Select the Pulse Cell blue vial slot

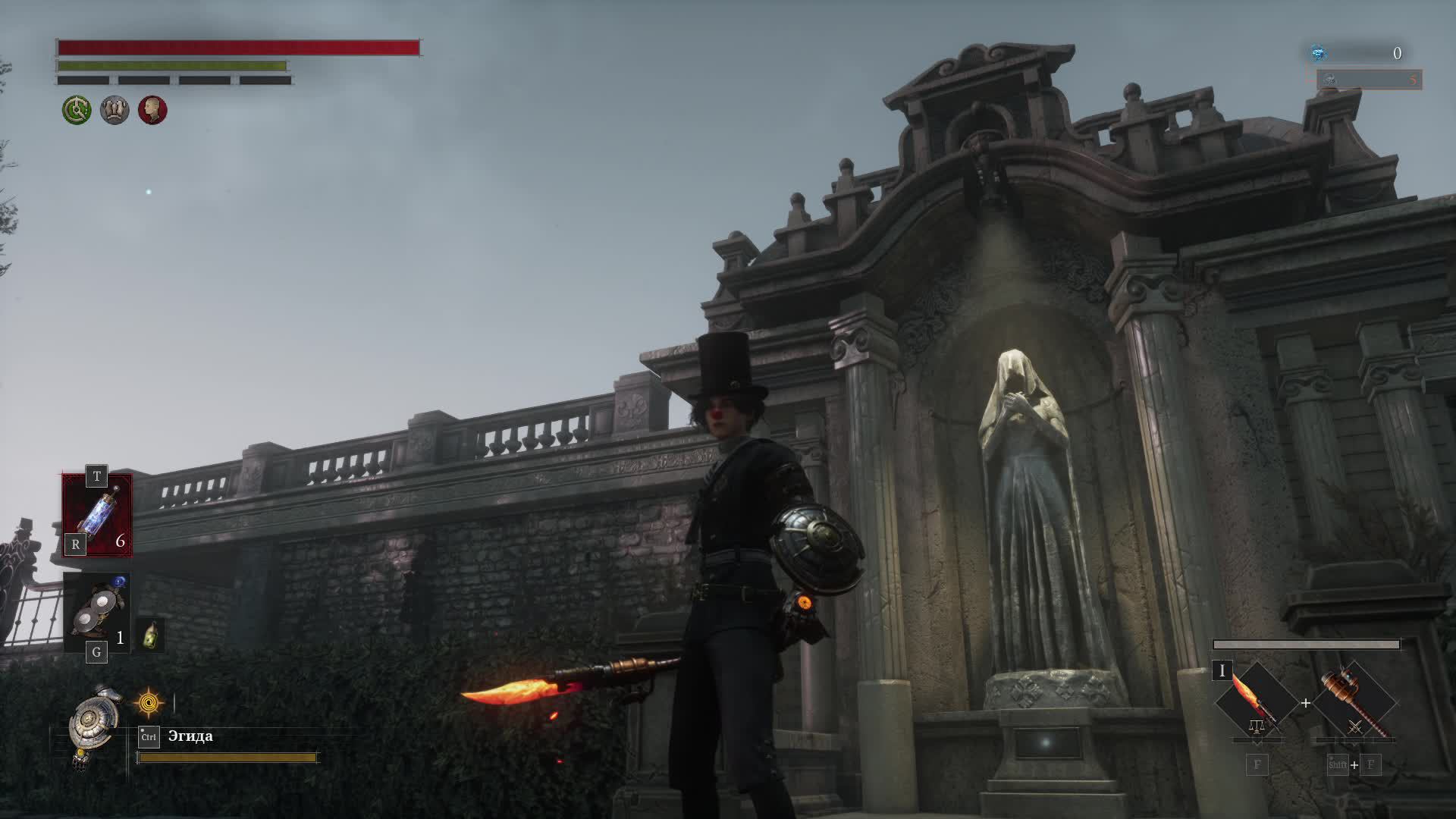98,514
